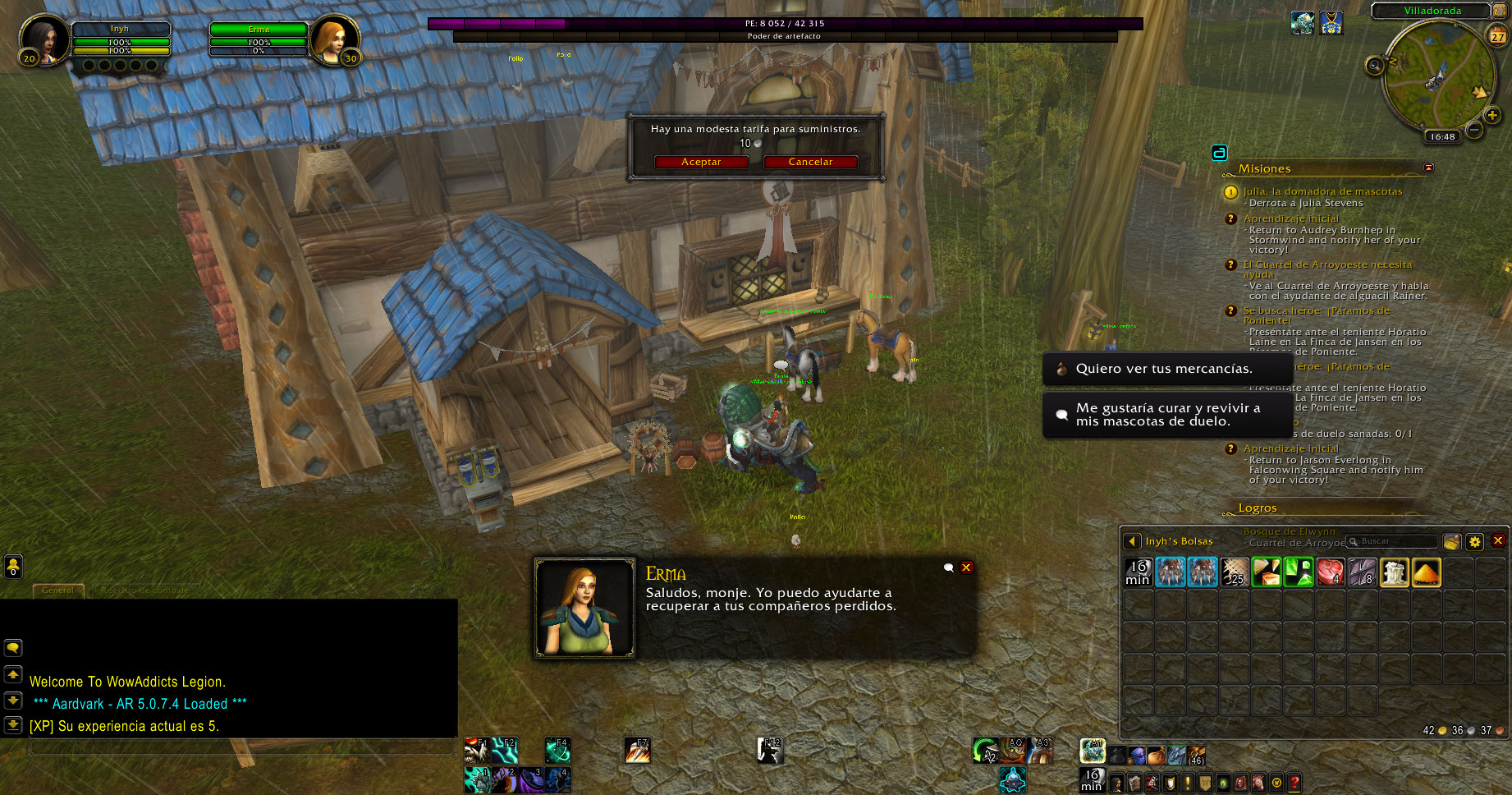Open the minimap tracking magnifier button
Screen dimensions: 1512x795
[1375, 66]
